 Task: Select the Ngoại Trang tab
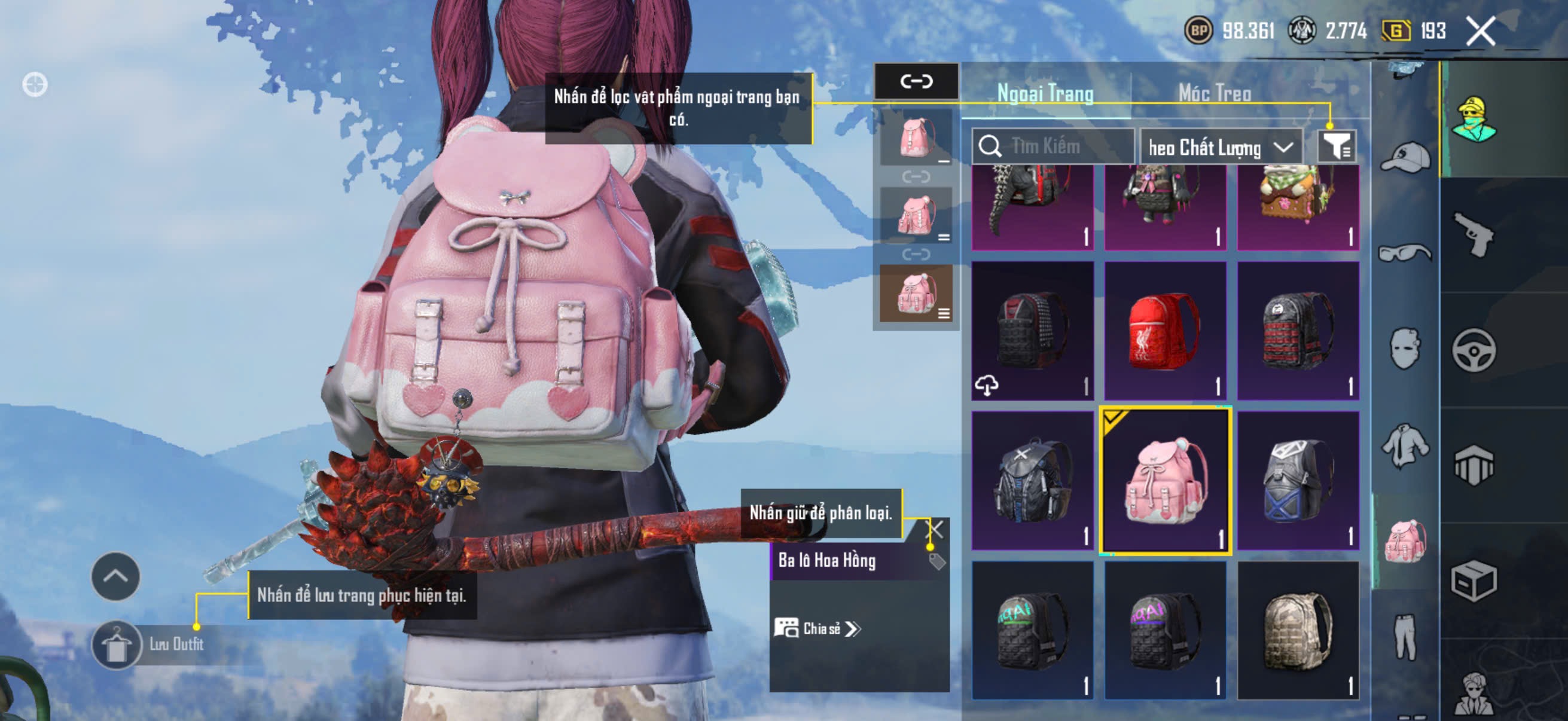pyautogui.click(x=1045, y=93)
